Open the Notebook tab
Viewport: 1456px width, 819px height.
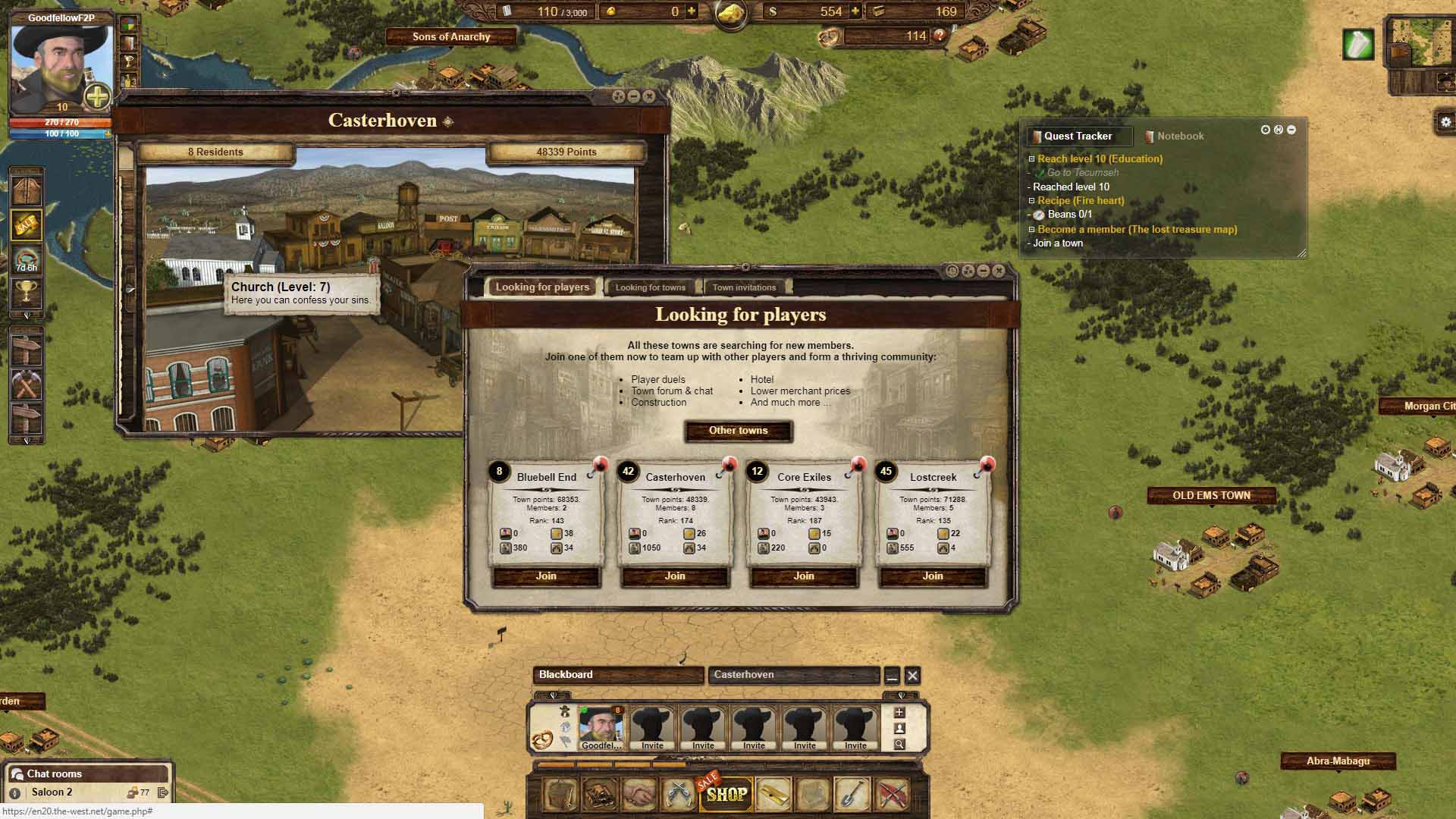(1179, 136)
